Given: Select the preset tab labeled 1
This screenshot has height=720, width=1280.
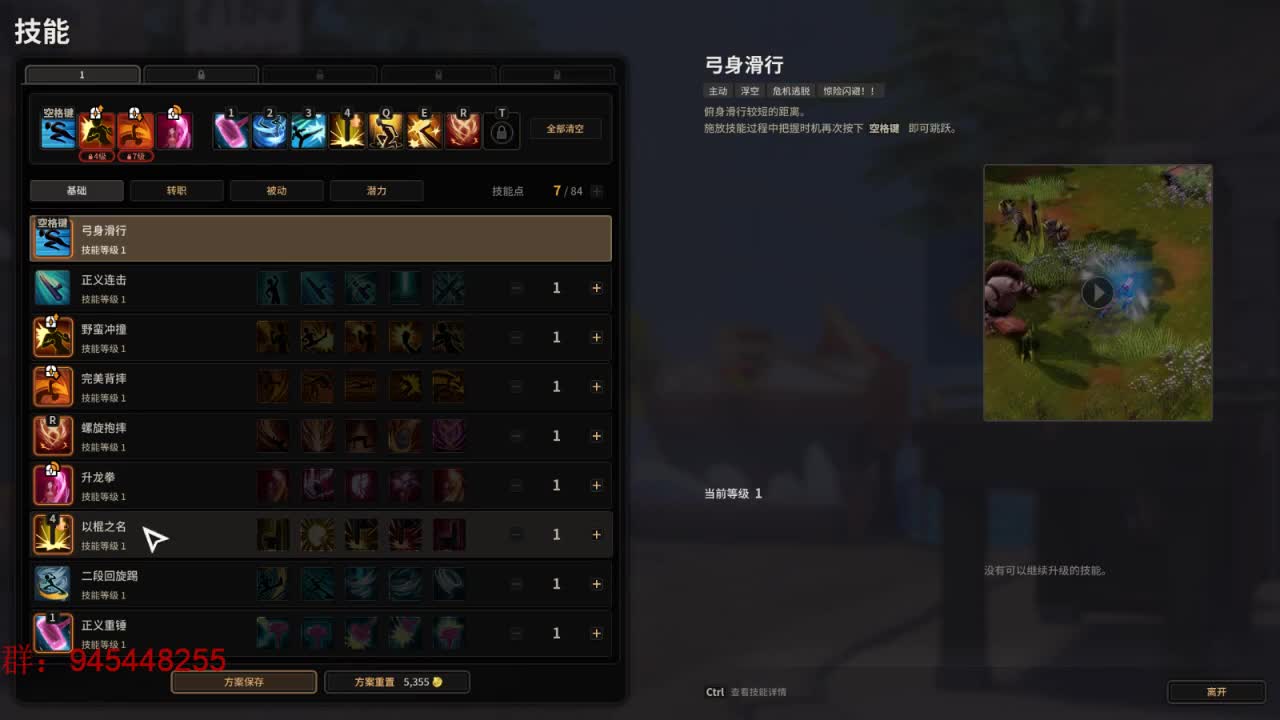Looking at the screenshot, I should pyautogui.click(x=82, y=74).
